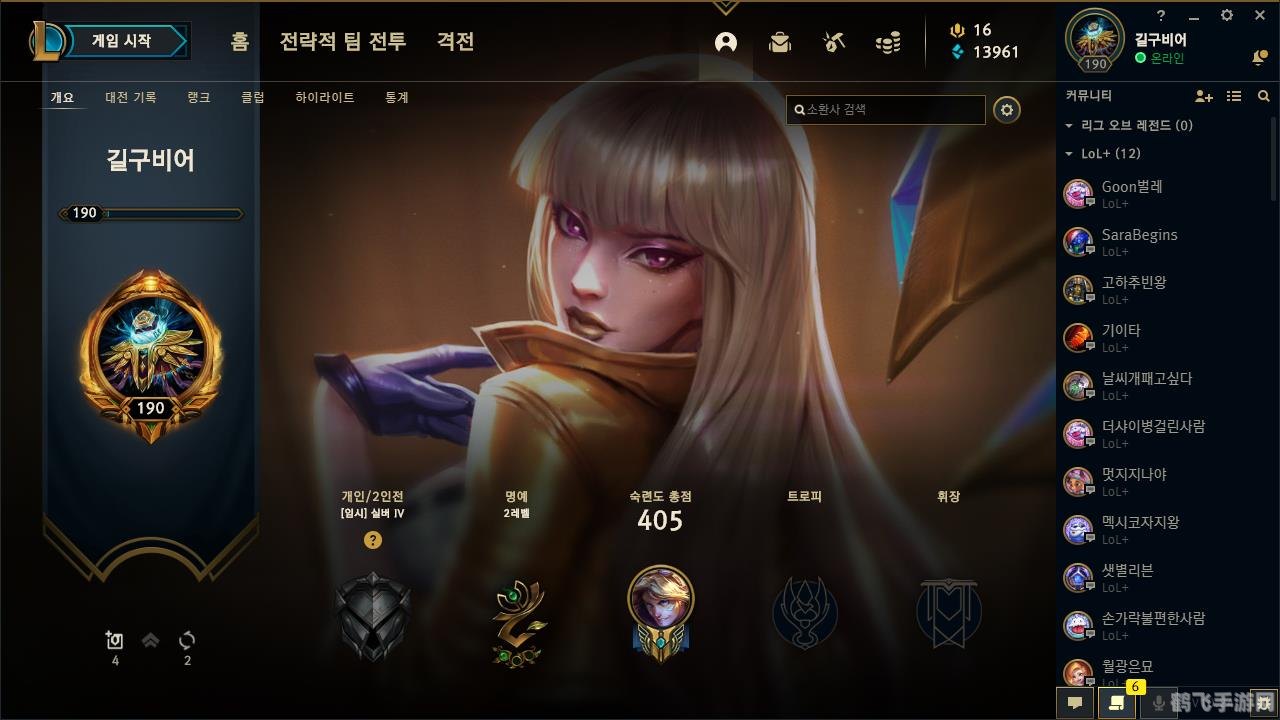Switch to the 대전 기록 tab
The height and width of the screenshot is (720, 1280).
coord(130,97)
